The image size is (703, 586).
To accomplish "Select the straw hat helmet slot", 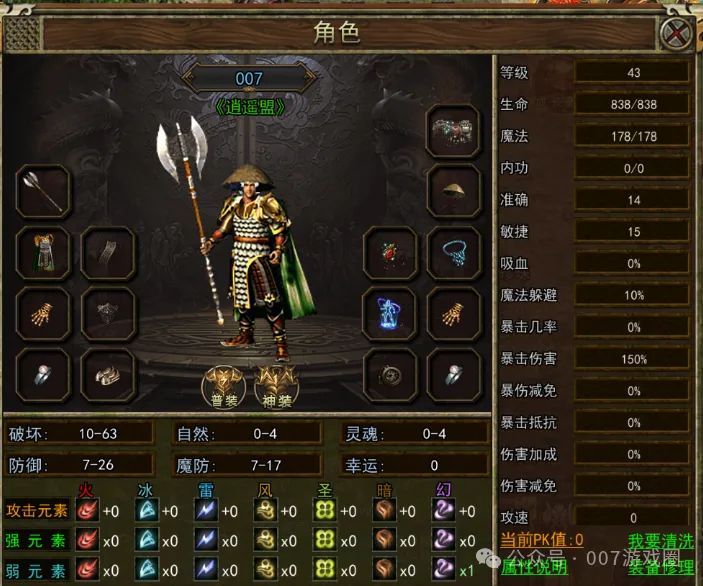I will pos(454,190).
